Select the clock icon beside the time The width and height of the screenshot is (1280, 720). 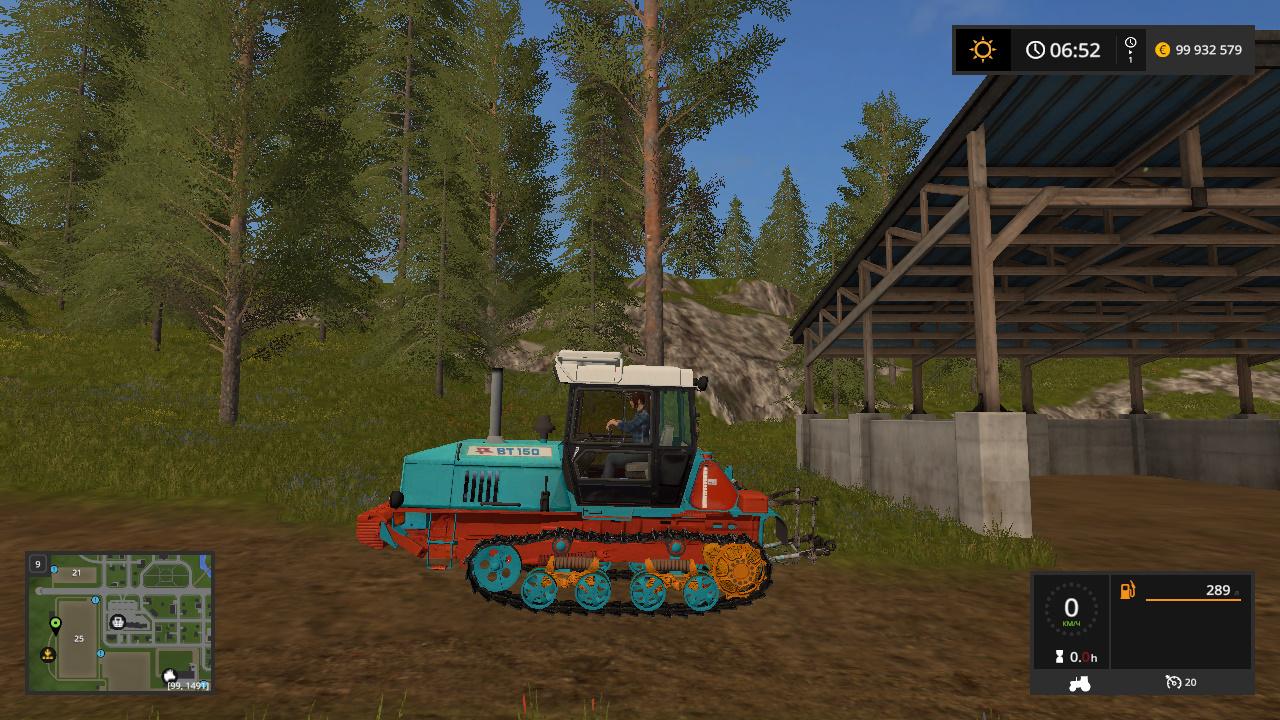(x=1034, y=49)
